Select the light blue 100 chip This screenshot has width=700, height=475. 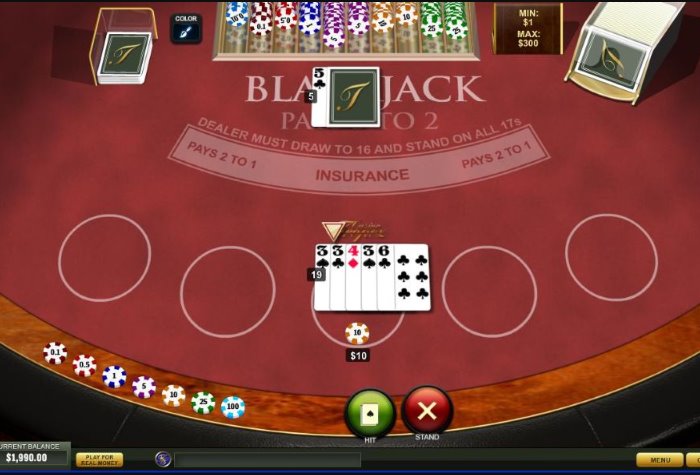(x=233, y=407)
